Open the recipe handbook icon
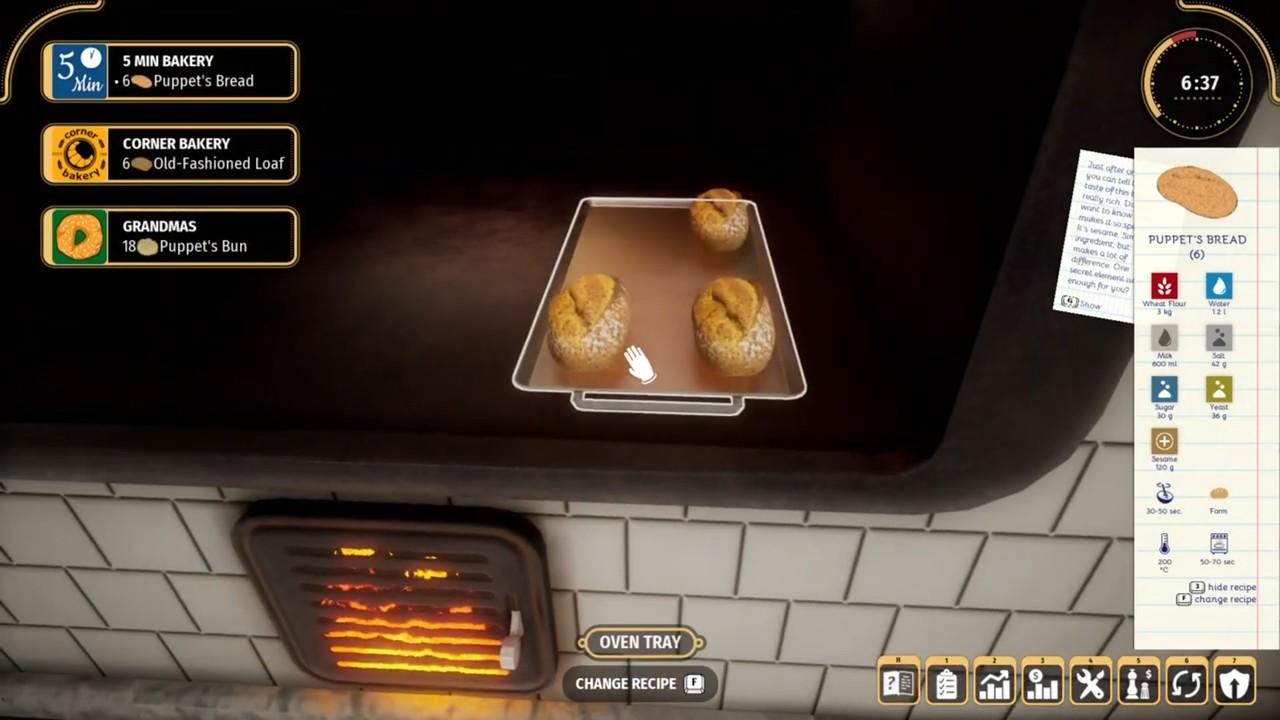Viewport: 1280px width, 720px height. [x=899, y=681]
